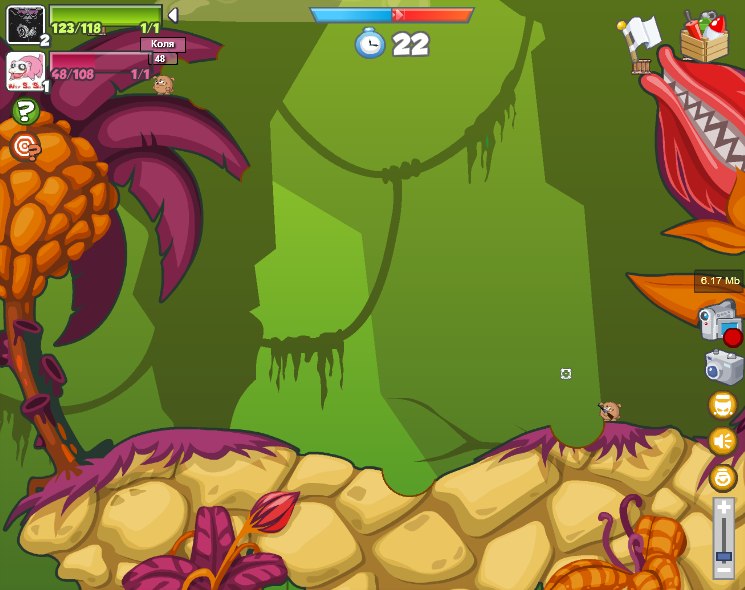Open the weapon crate inventory
The image size is (745, 590).
click(704, 37)
